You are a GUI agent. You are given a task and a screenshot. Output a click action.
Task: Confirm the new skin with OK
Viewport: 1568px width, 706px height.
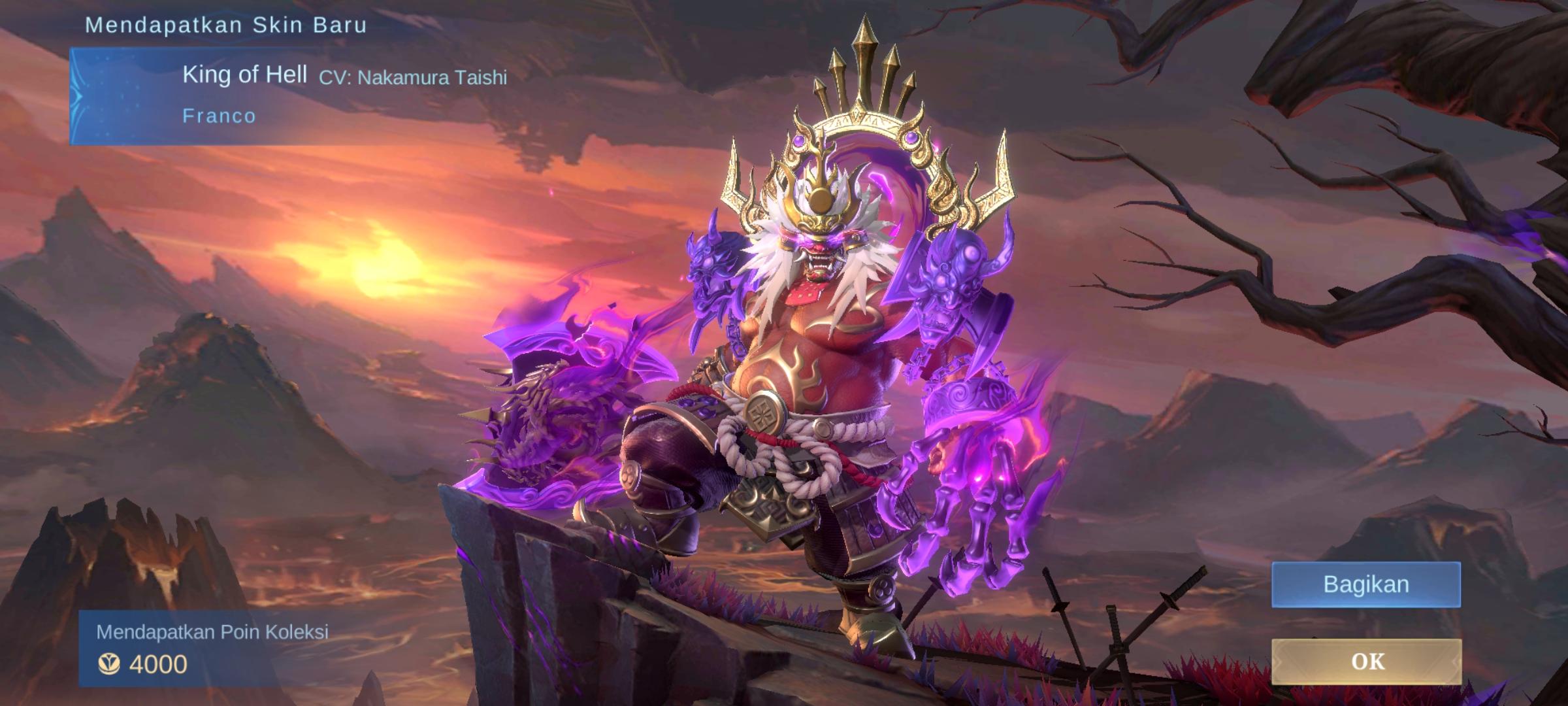[x=1366, y=662]
